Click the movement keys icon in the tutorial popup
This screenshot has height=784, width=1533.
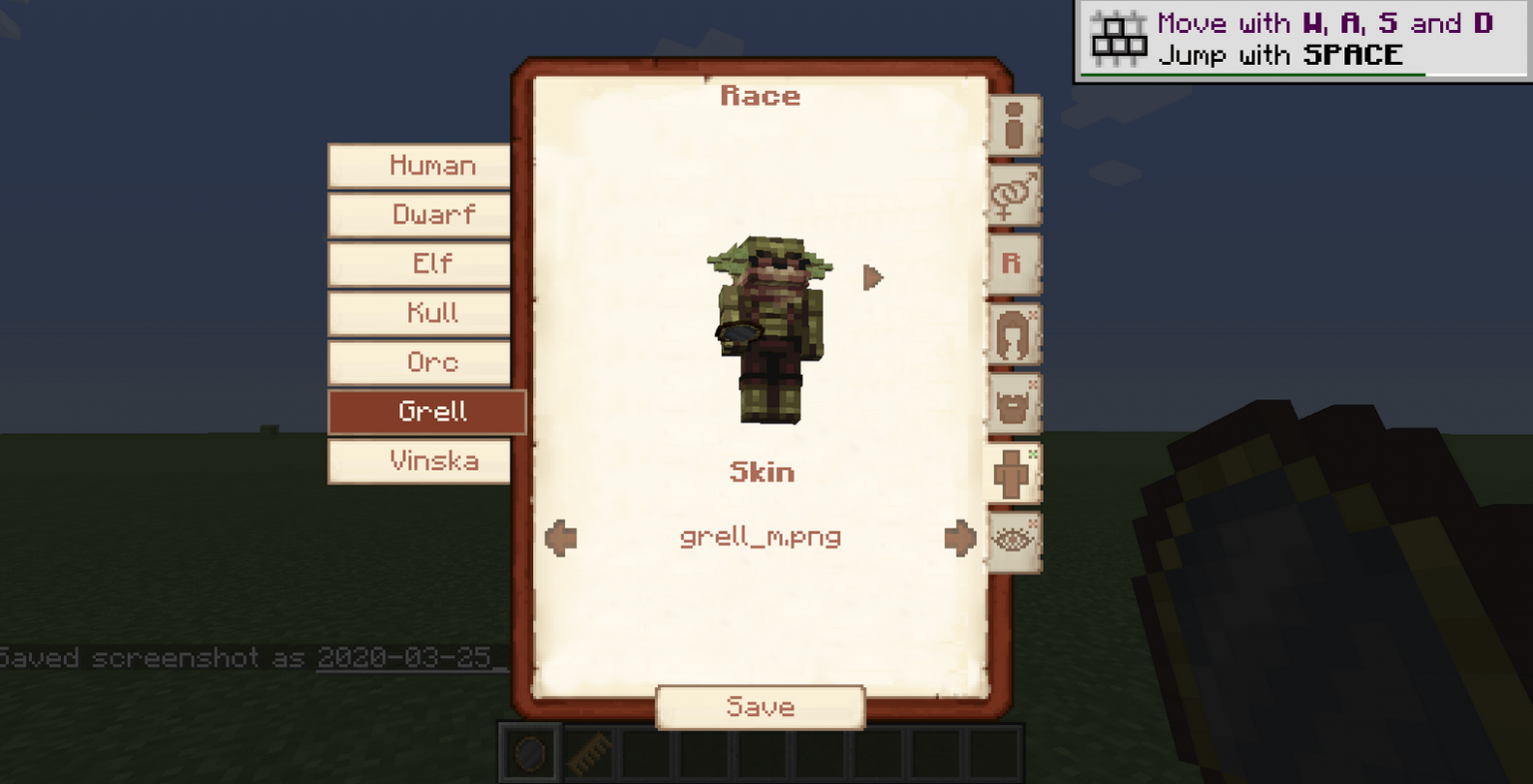(x=1120, y=38)
